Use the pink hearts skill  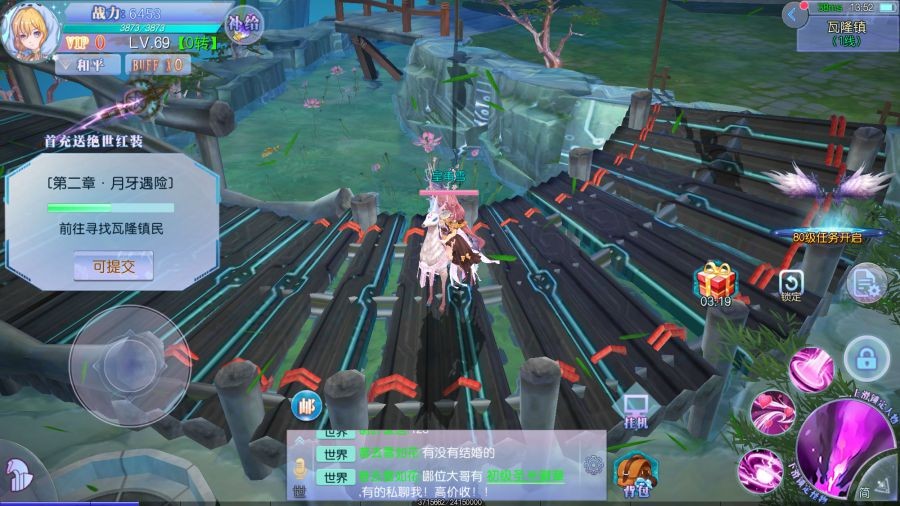(773, 411)
